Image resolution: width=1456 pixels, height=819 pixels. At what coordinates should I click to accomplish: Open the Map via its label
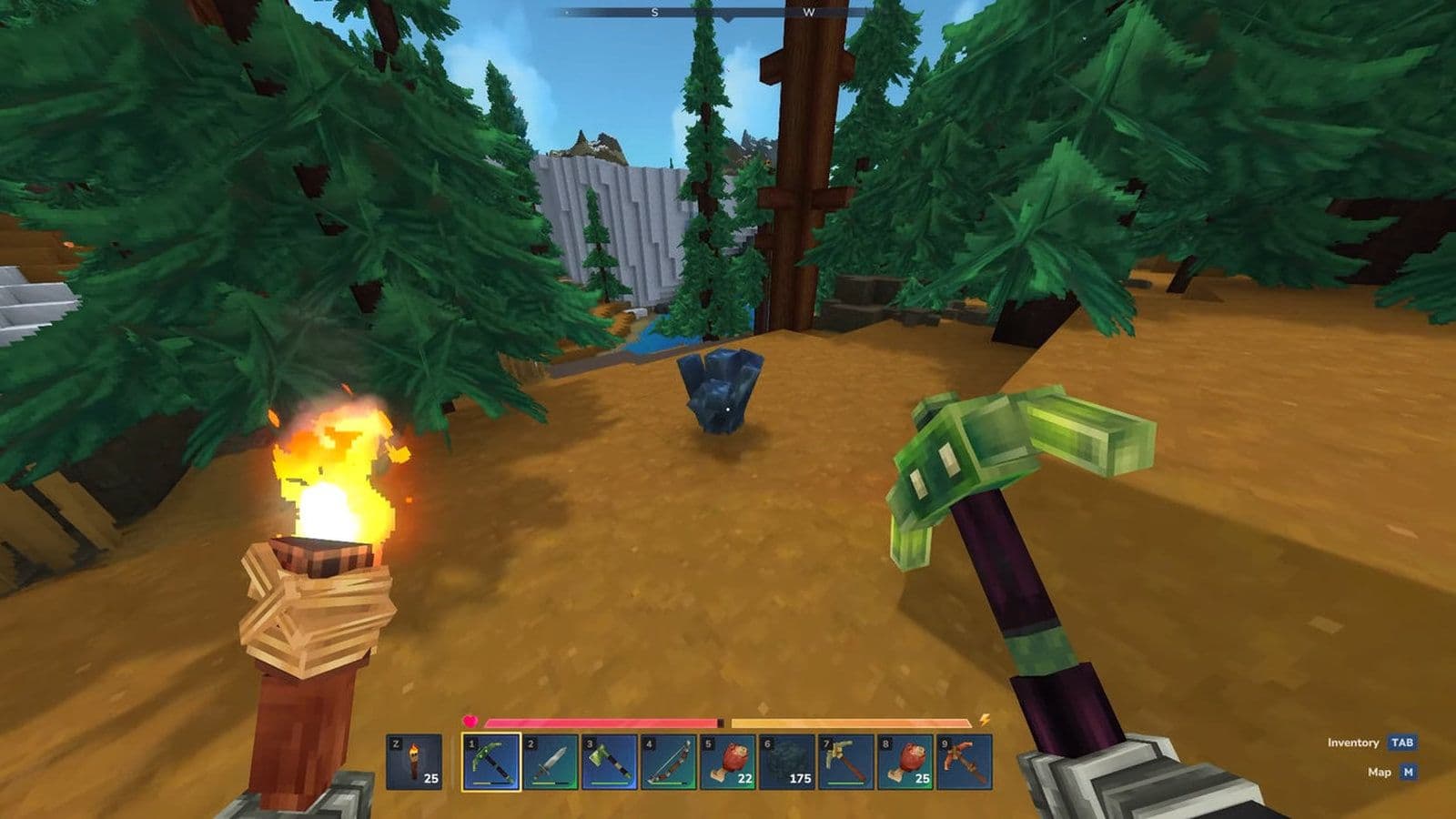pyautogui.click(x=1380, y=772)
